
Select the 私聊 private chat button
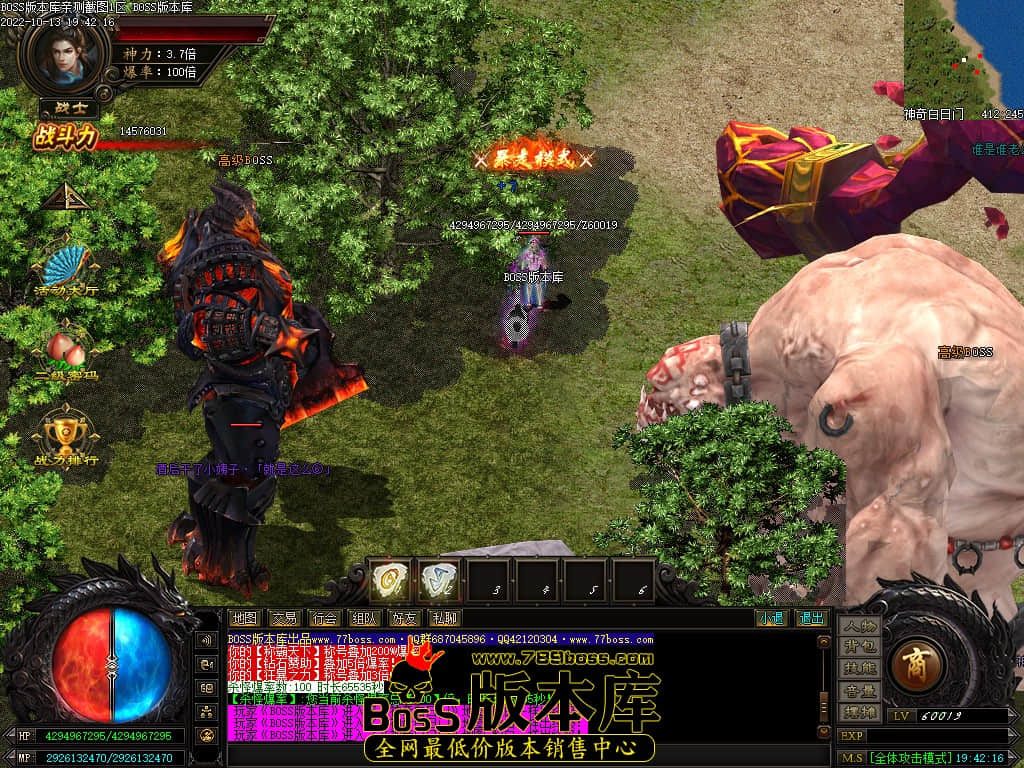pos(444,618)
